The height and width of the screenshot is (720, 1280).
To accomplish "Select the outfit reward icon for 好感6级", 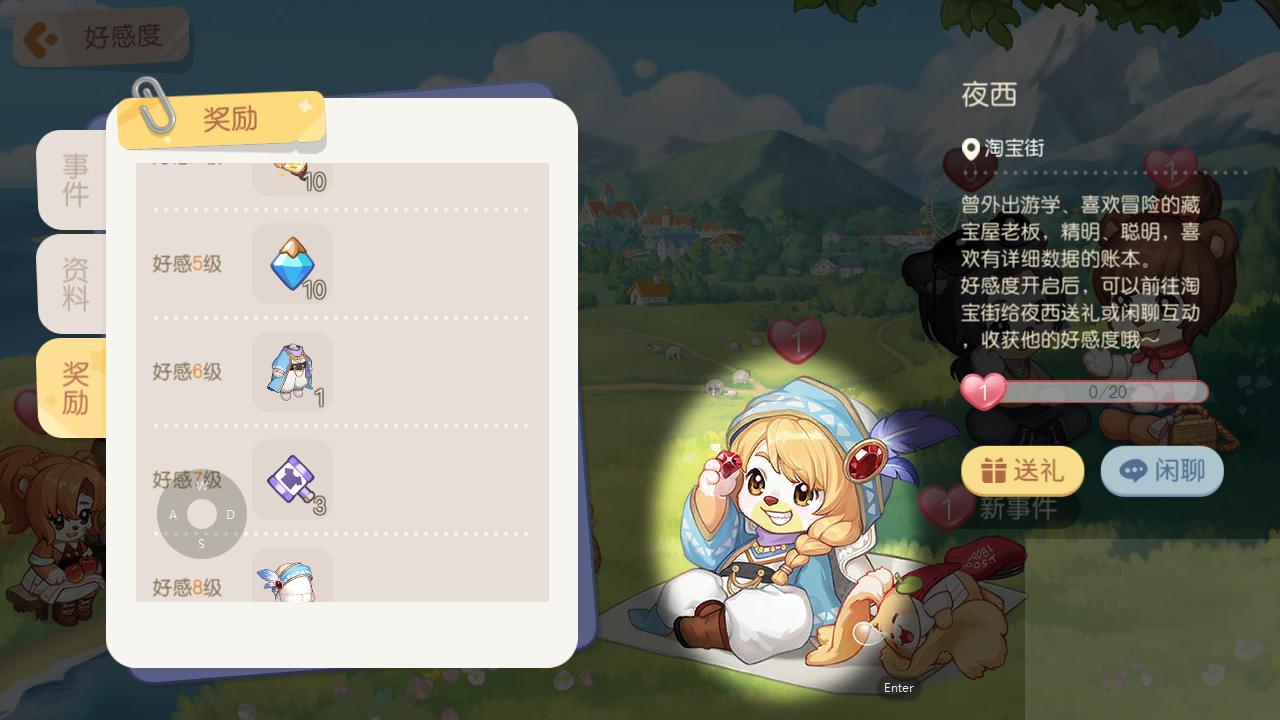I will (291, 372).
